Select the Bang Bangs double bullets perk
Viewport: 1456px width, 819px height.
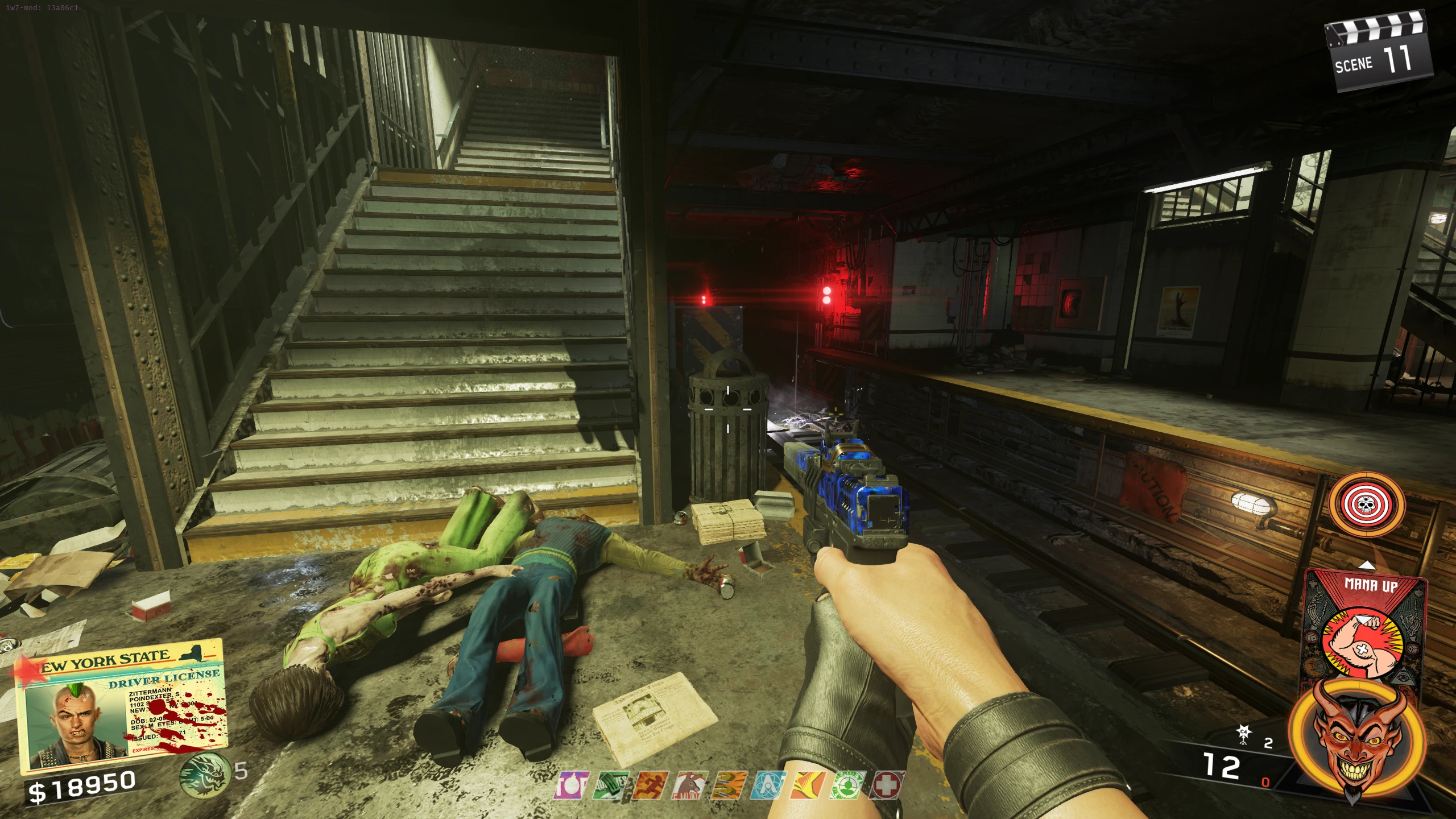729,785
